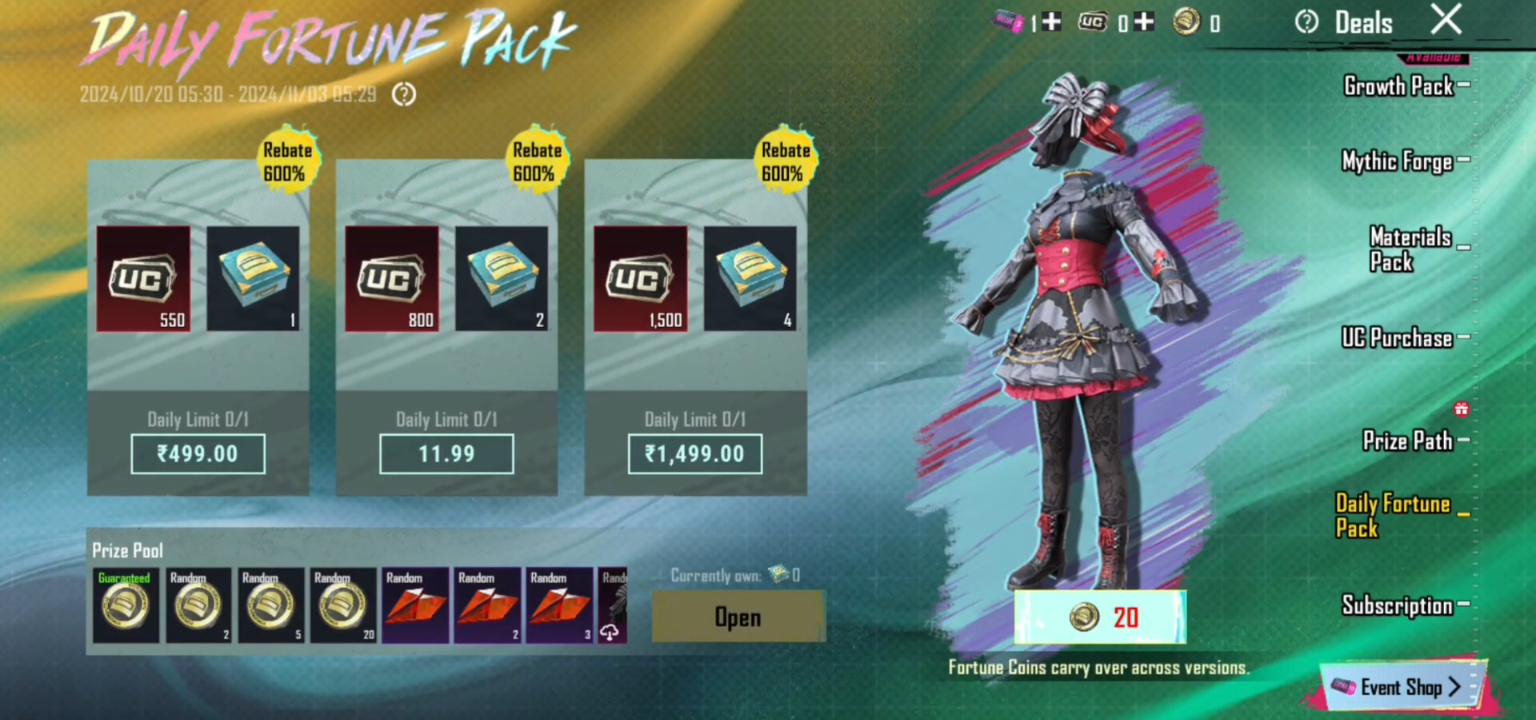
Task: Switch to Growth Pack tab
Action: [1399, 86]
